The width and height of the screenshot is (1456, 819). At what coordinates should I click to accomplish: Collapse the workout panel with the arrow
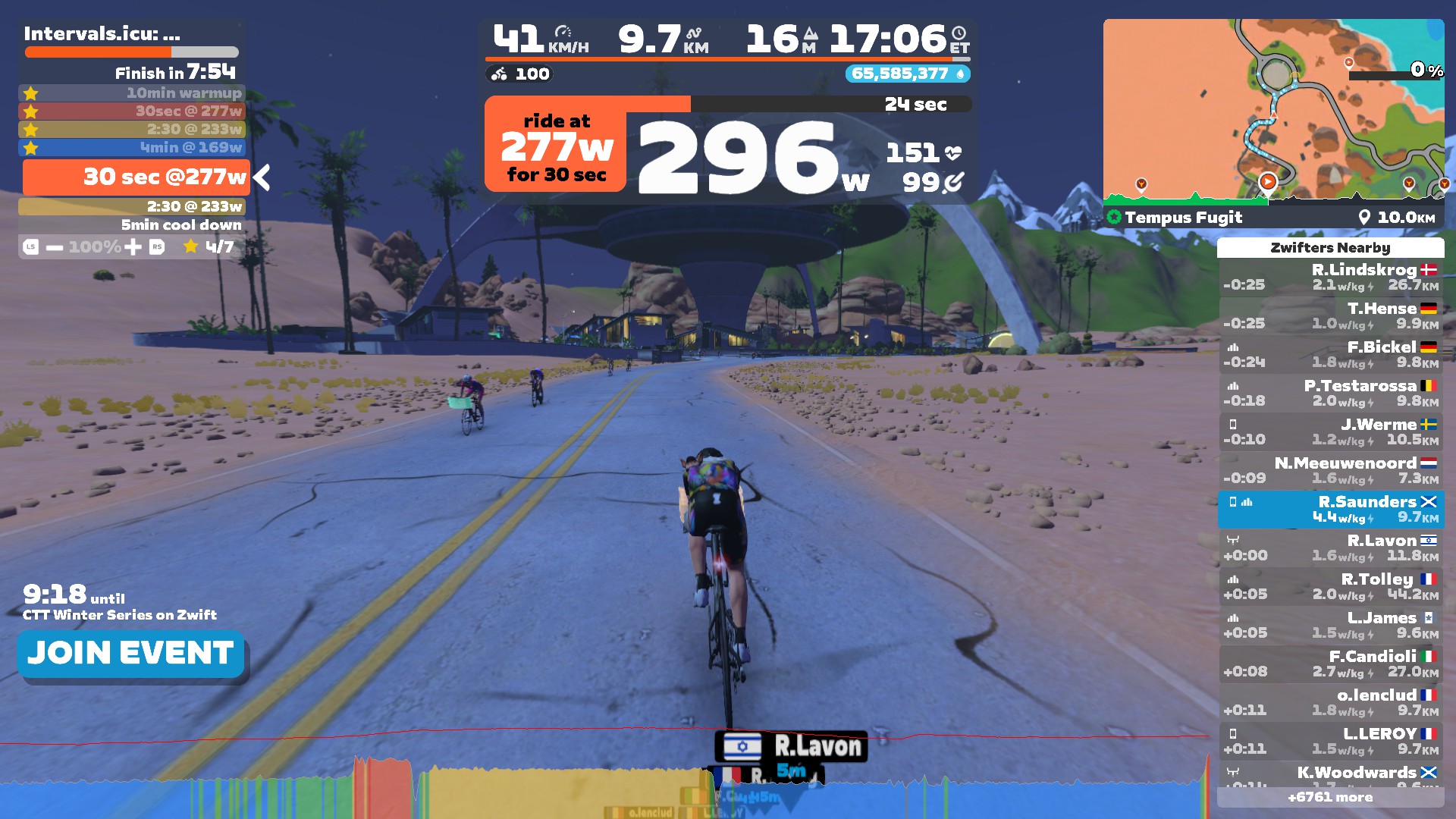(x=262, y=177)
